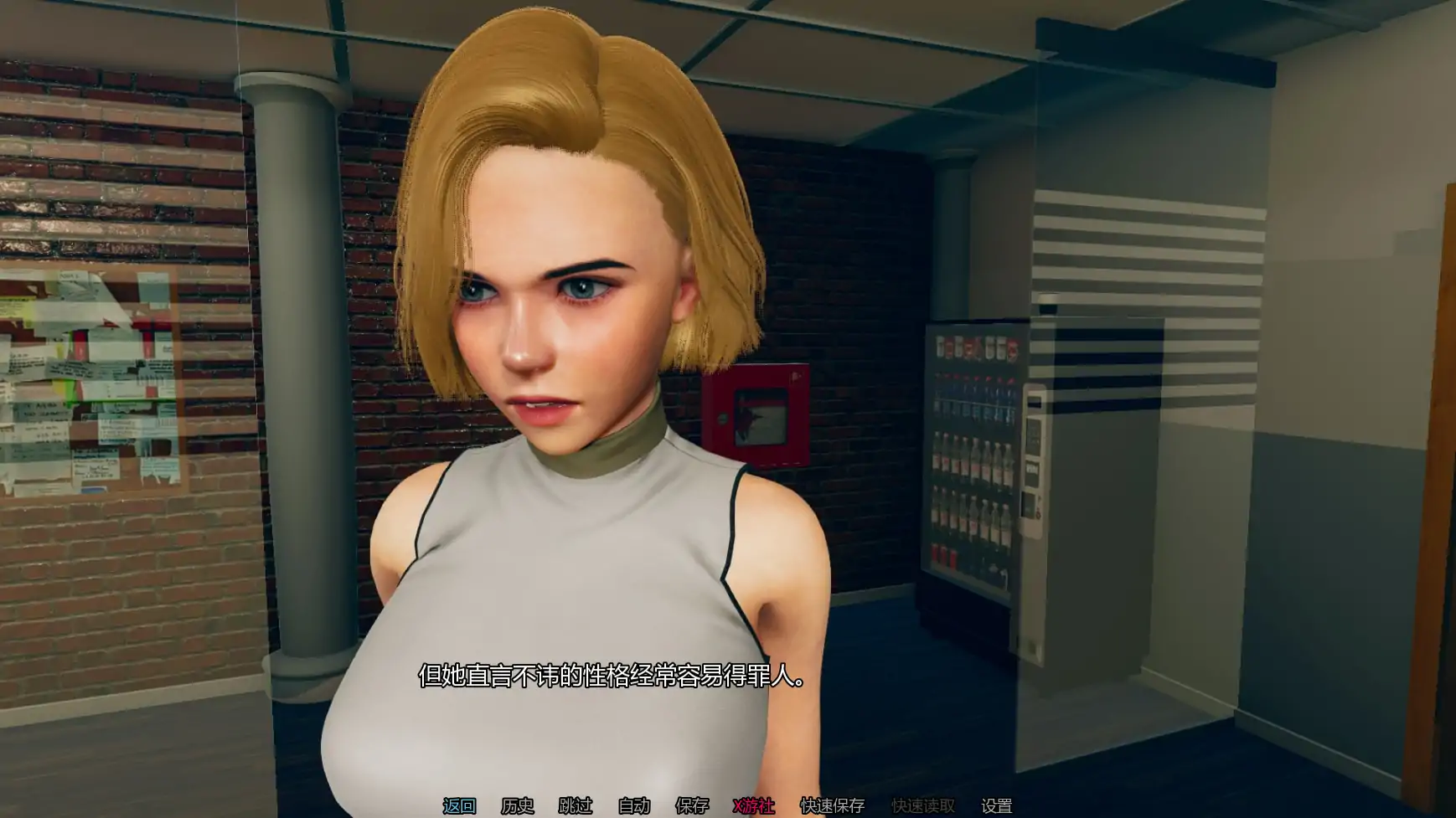
Task: Toggle 自动 (Auto) advance mode
Action: [x=634, y=805]
